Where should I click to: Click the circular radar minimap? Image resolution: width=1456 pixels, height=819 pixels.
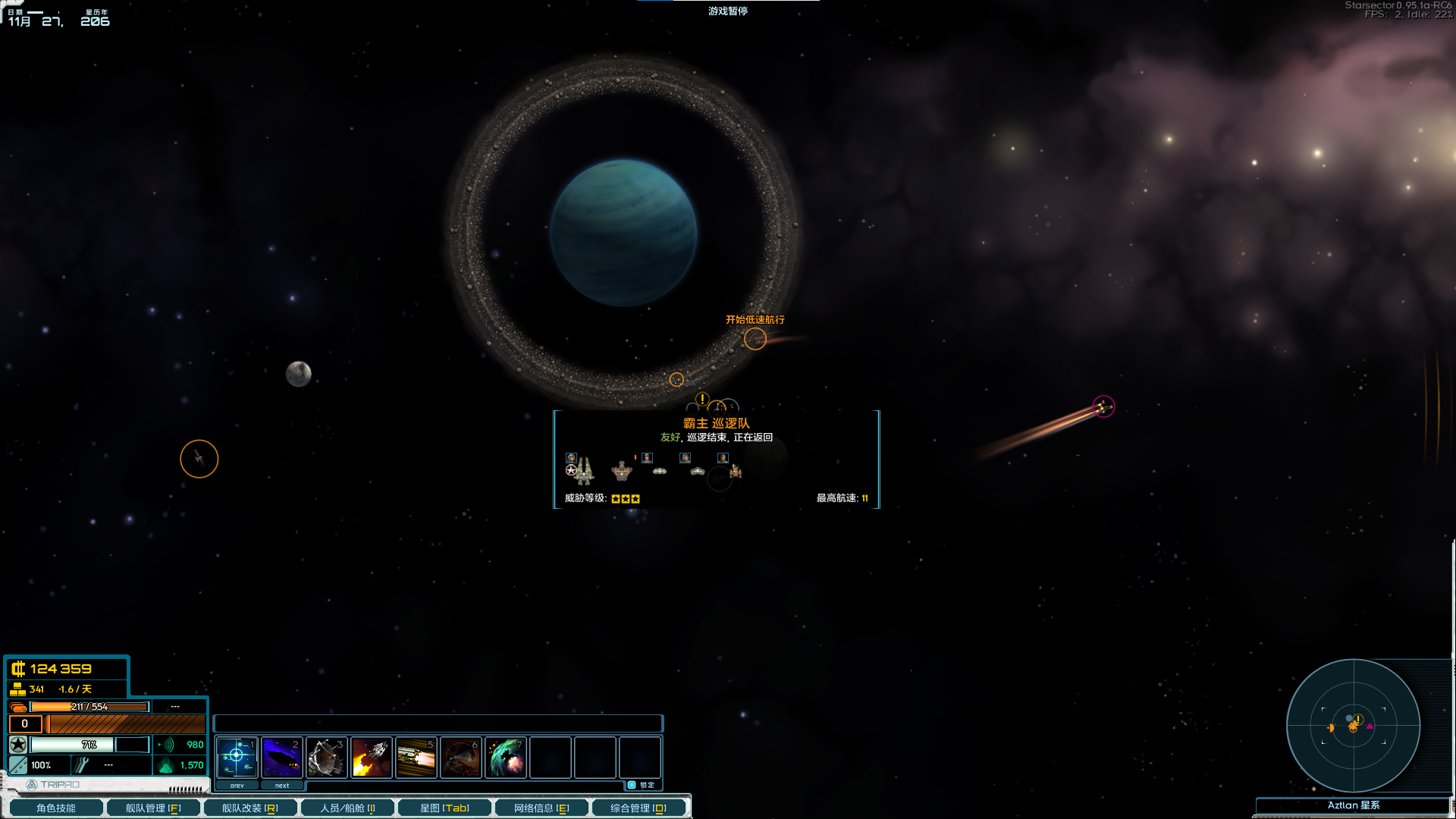(x=1353, y=725)
